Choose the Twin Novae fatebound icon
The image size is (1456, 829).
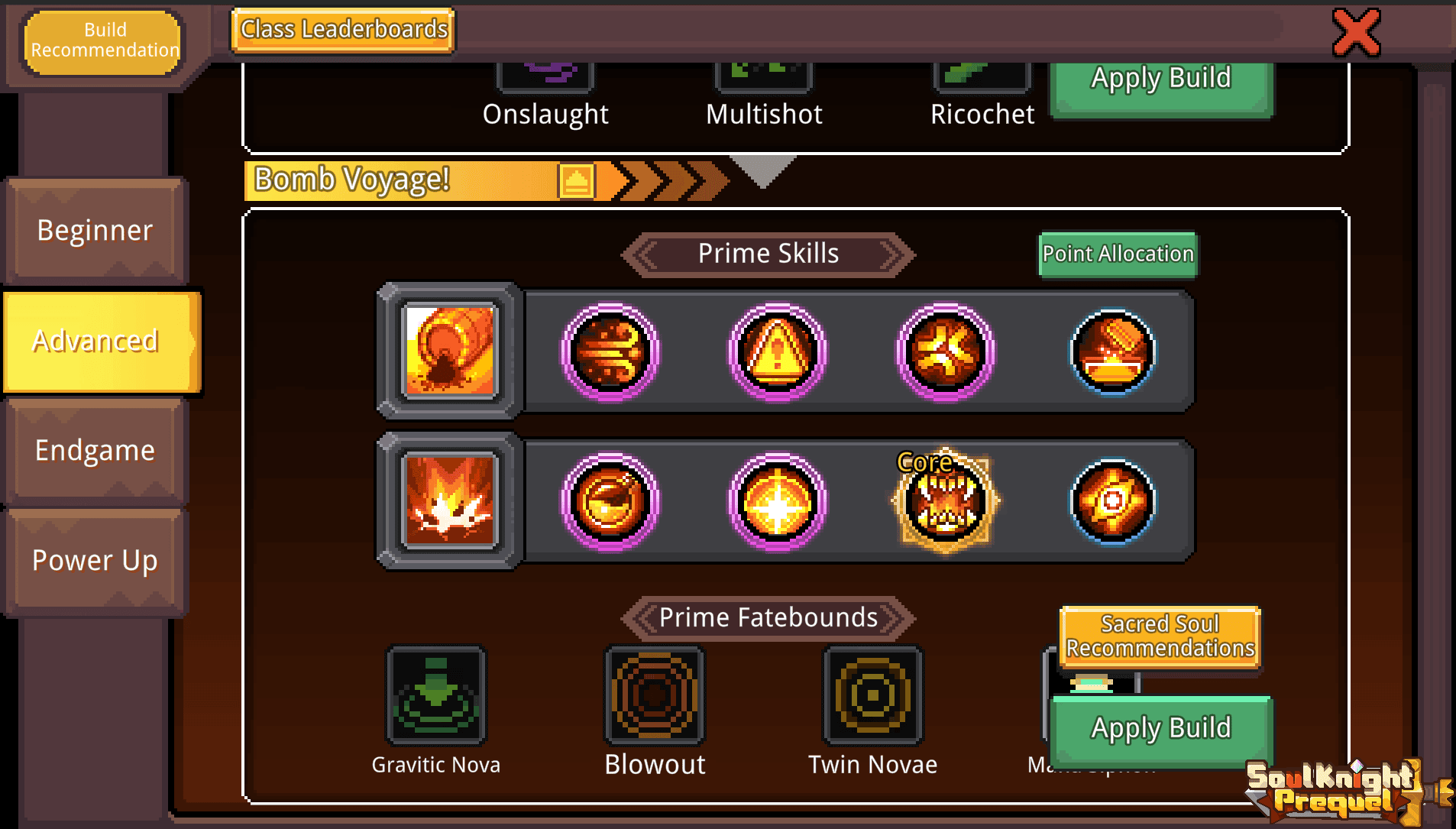pyautogui.click(x=872, y=695)
